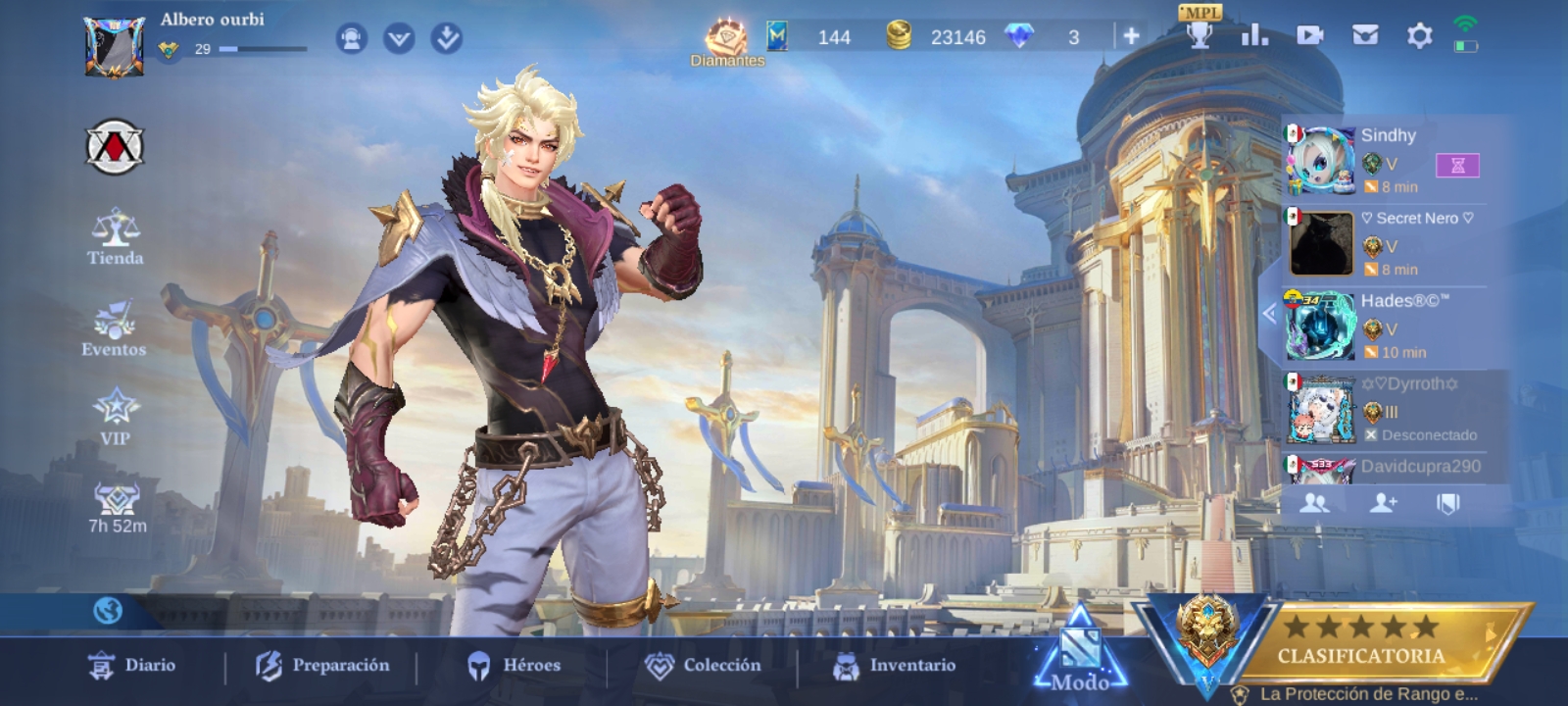Open the Albero ourbi player profile avatar
The height and width of the screenshot is (706, 1568).
point(114,44)
